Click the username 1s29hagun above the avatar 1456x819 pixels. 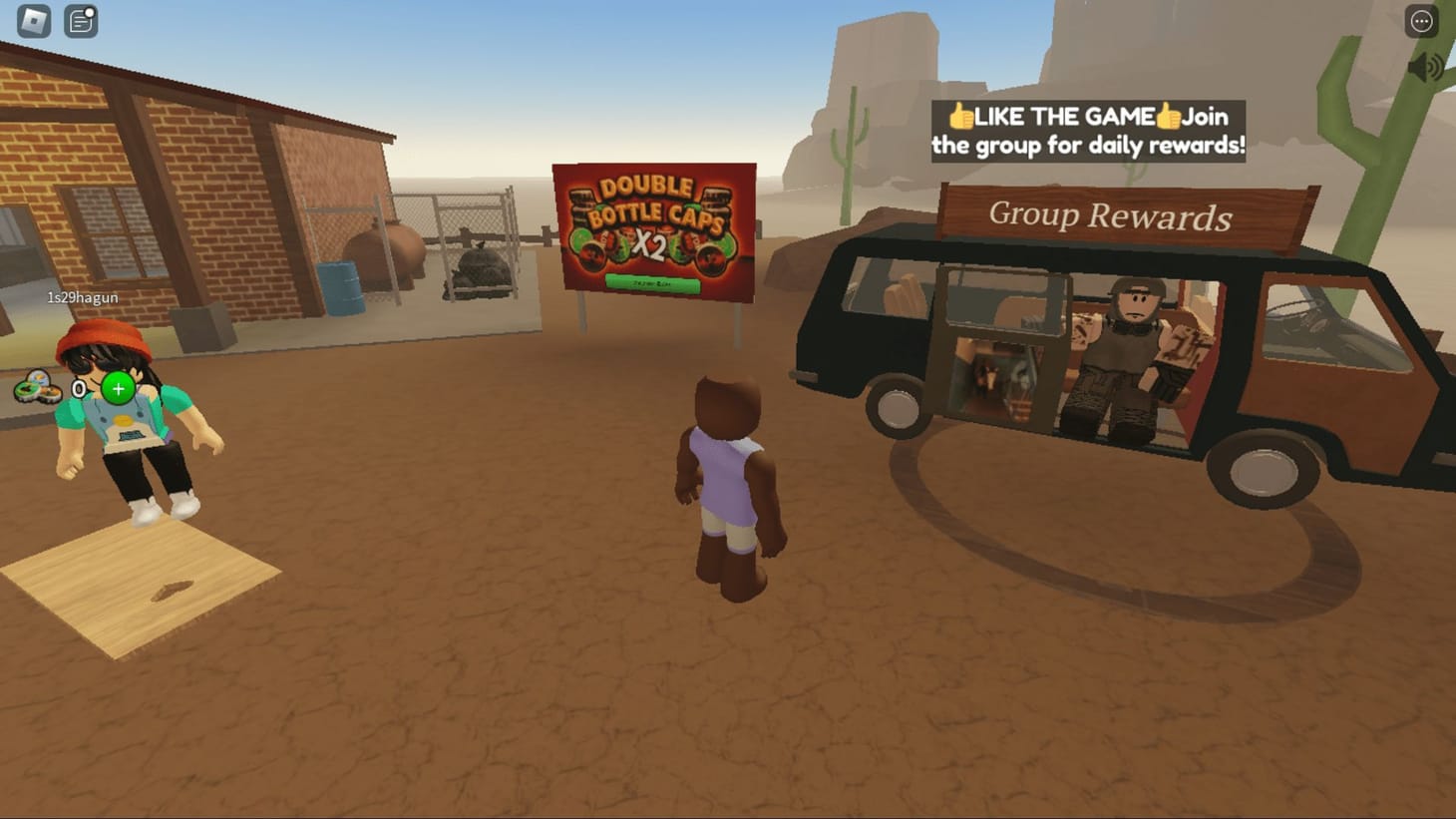coord(81,297)
